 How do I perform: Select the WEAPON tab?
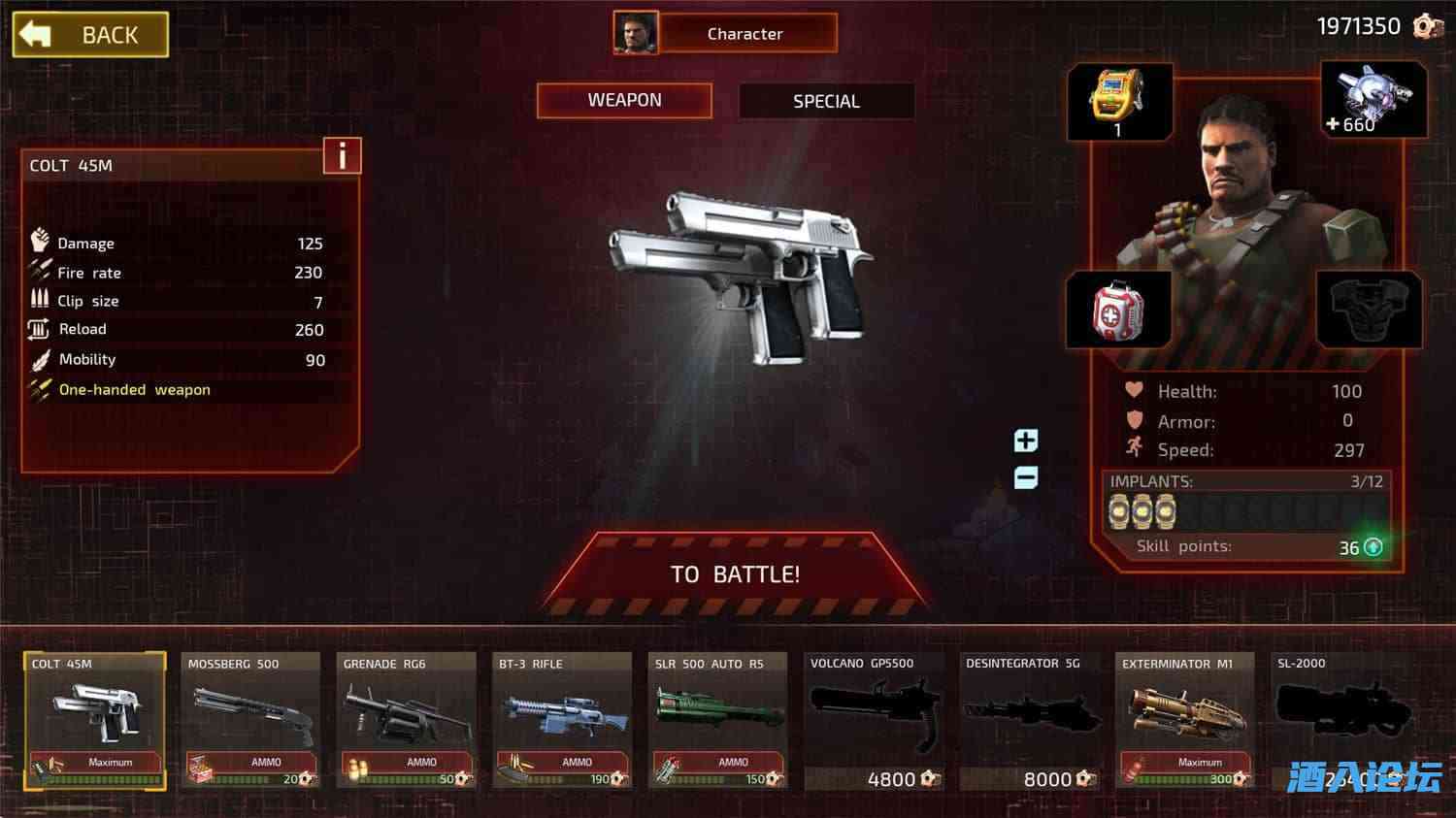[624, 100]
